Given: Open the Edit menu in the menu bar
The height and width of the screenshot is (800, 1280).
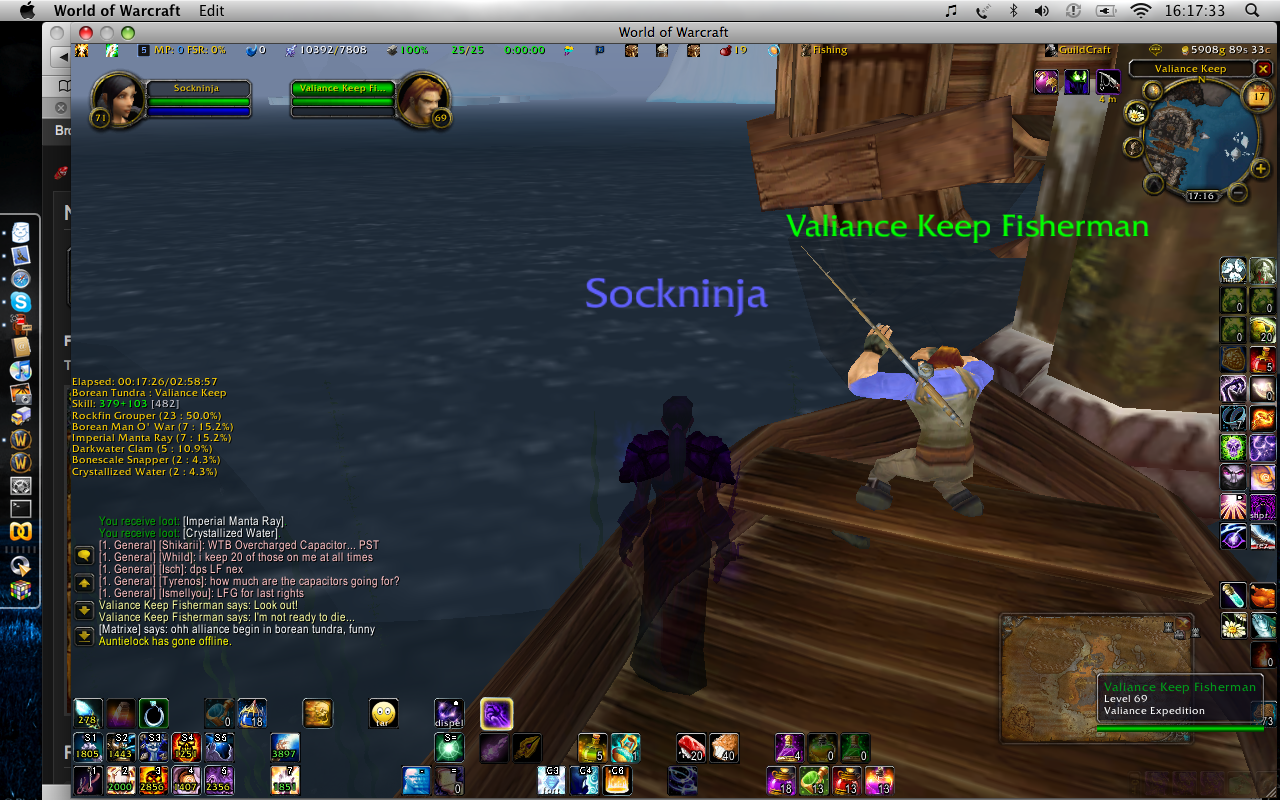Looking at the screenshot, I should coord(211,10).
